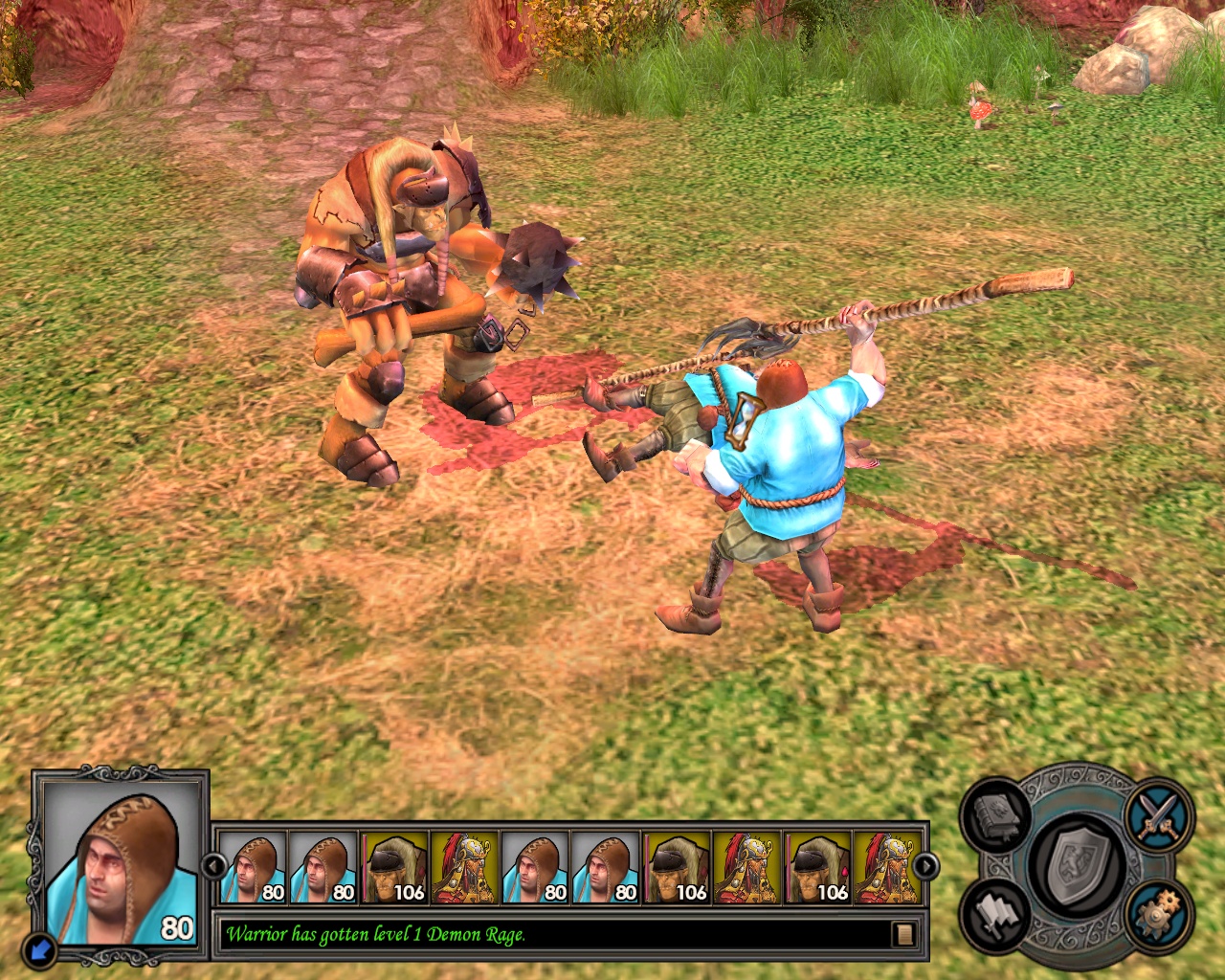Advance initiative bar with right arrow button

(925, 867)
